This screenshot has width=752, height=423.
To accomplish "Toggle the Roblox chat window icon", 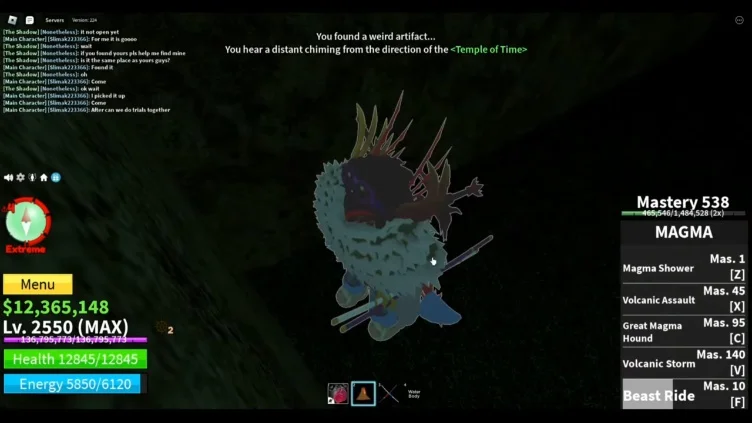I will pyautogui.click(x=30, y=19).
